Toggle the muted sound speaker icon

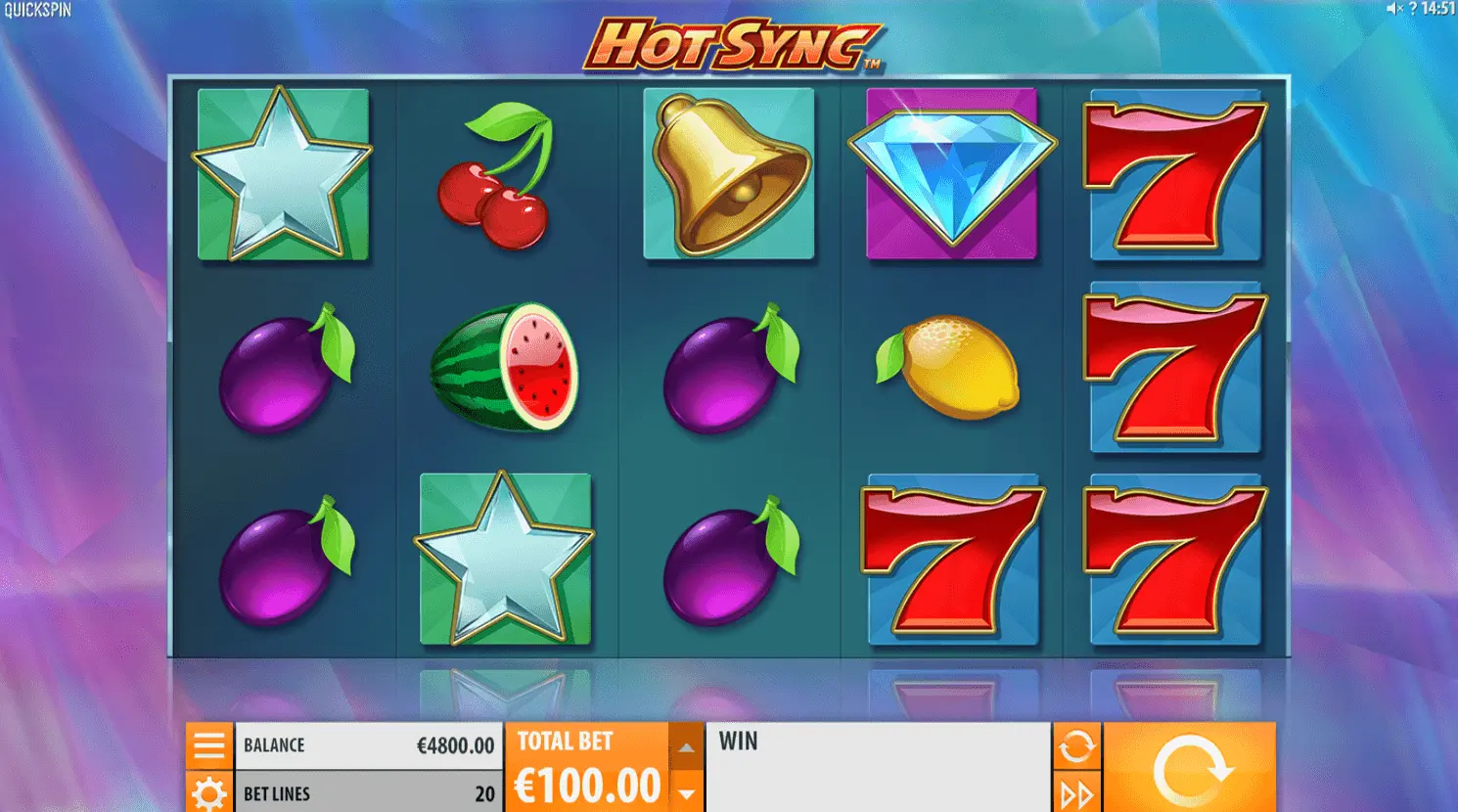[1394, 9]
